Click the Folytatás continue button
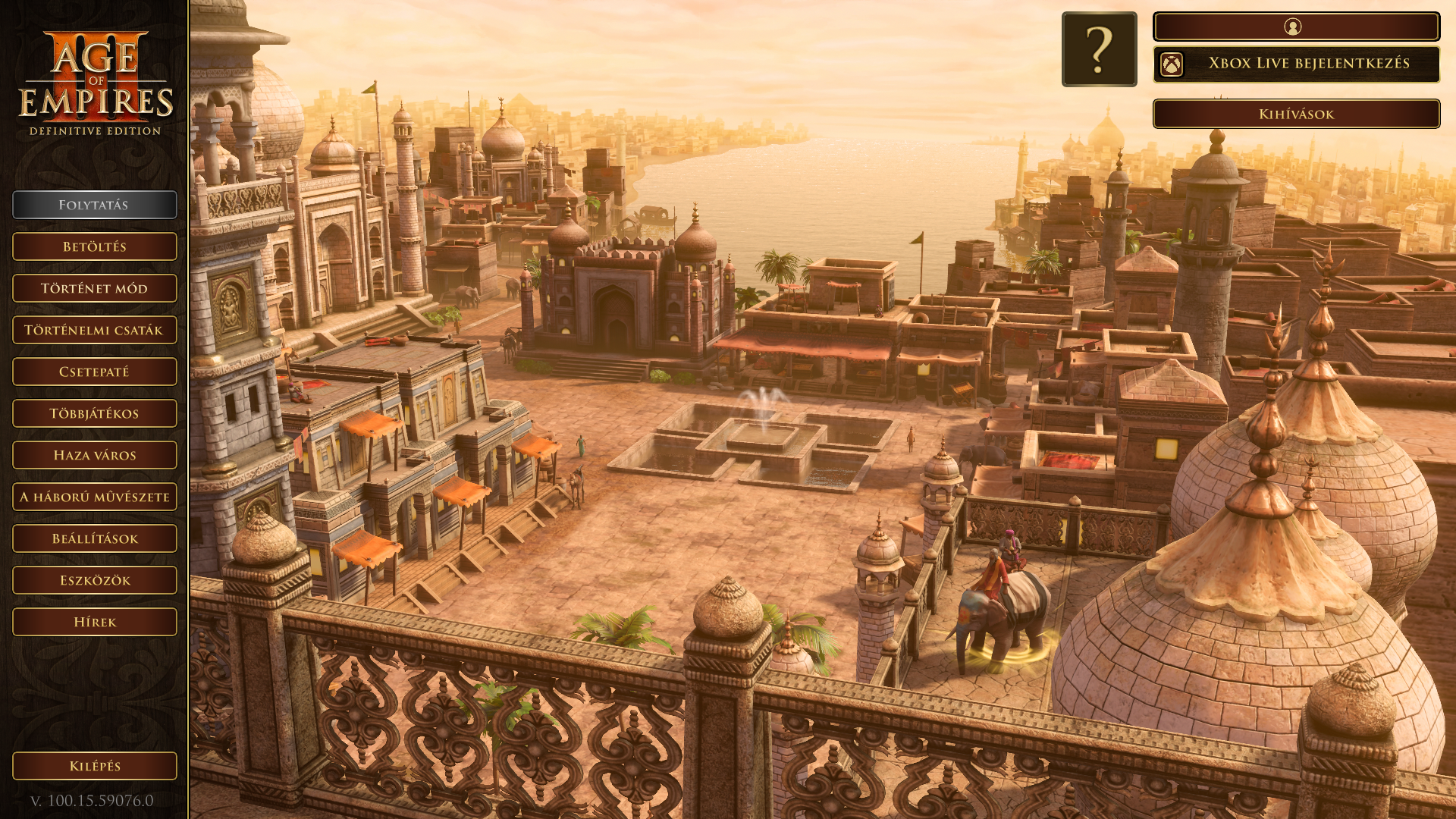Screen dimensions: 1456x819 (x=95, y=205)
